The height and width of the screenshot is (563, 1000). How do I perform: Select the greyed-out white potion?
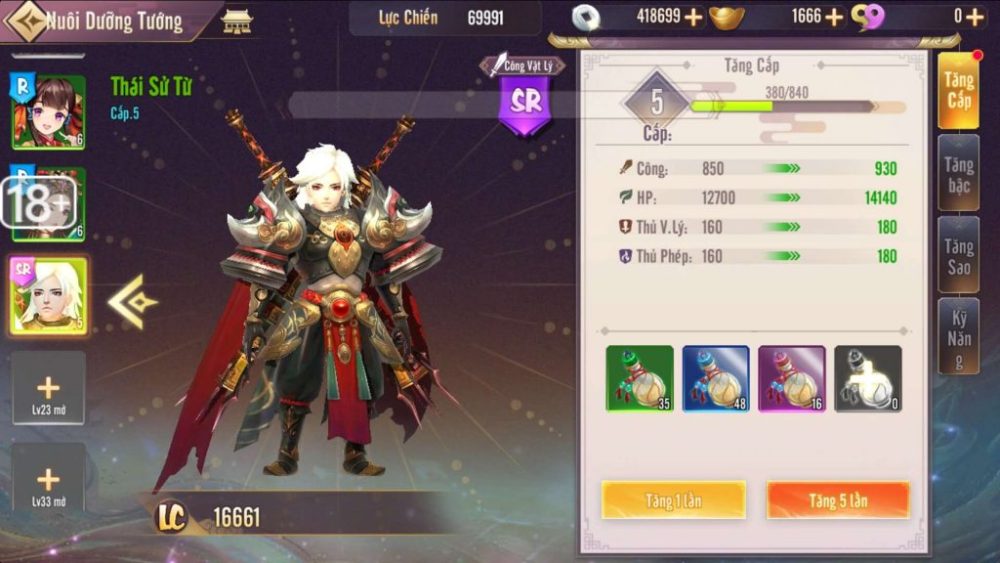867,378
